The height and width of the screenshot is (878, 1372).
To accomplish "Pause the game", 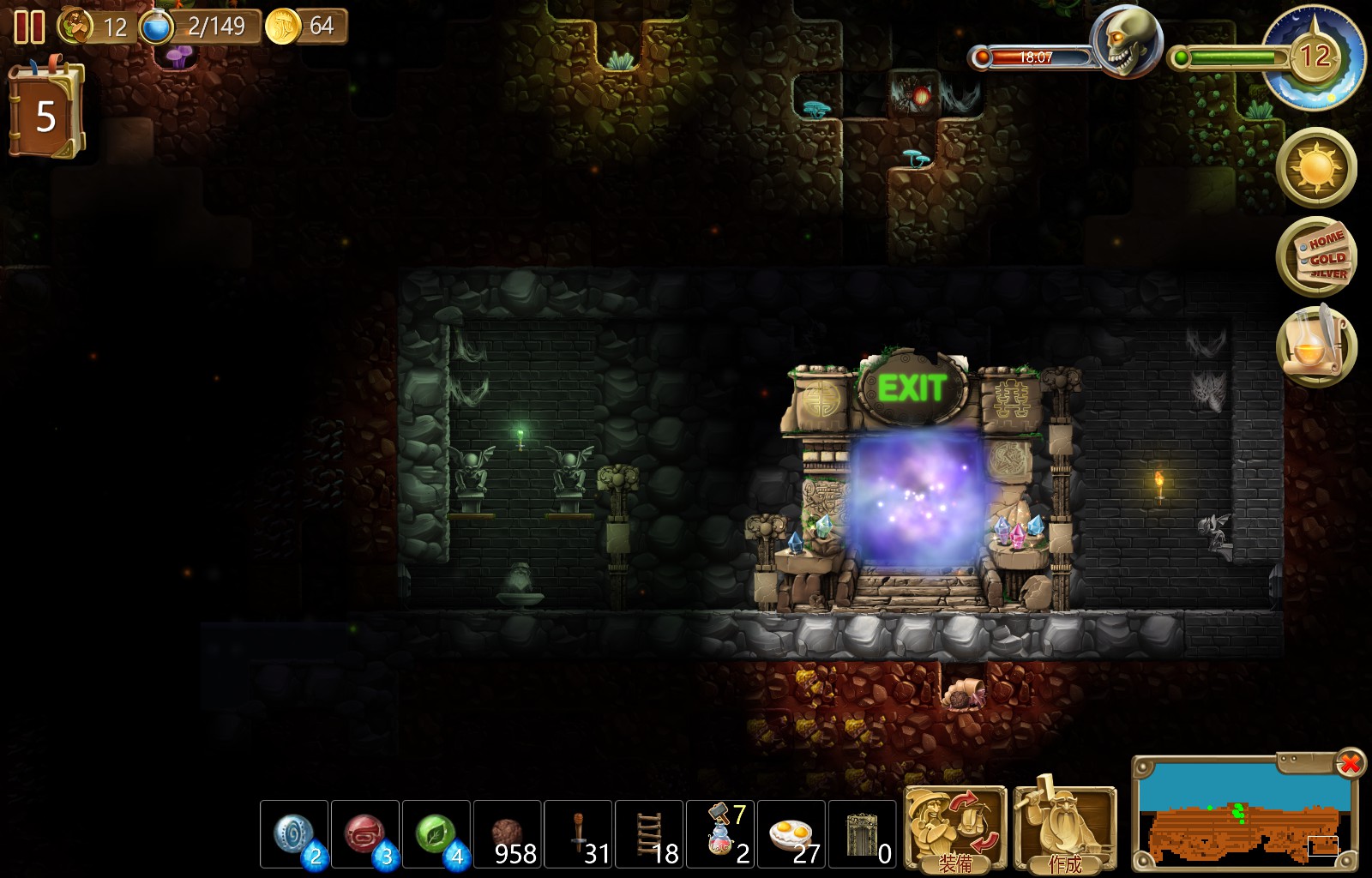I will 29,27.
